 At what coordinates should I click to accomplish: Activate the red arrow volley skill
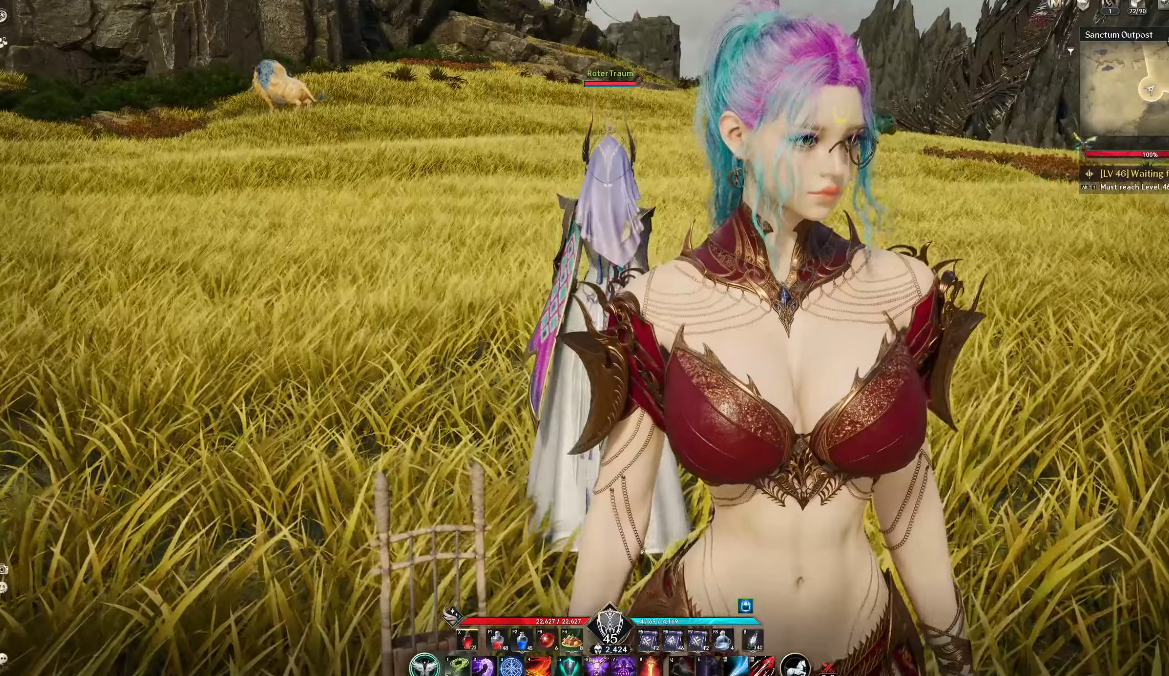(762, 667)
